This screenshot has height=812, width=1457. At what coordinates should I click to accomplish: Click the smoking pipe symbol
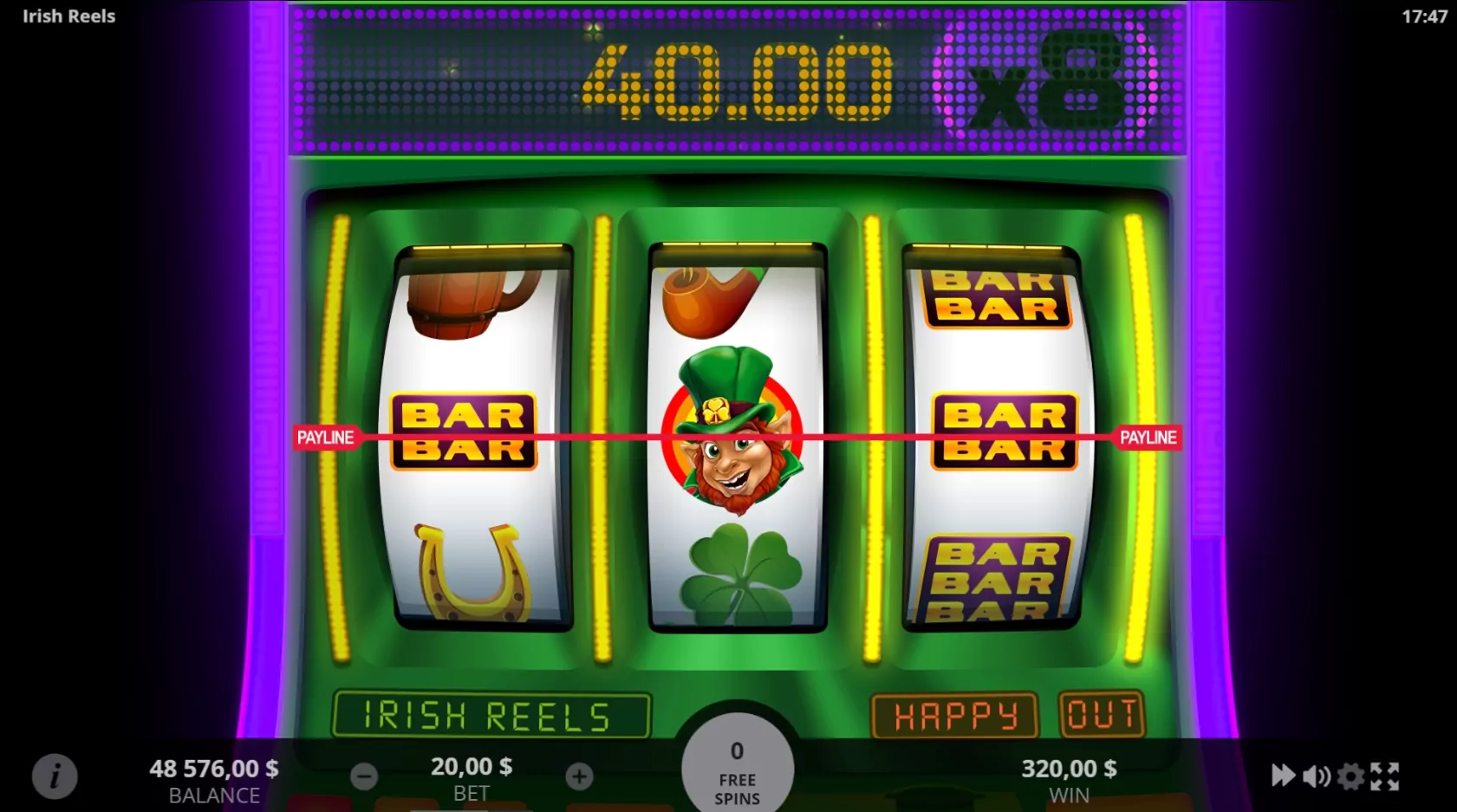711,299
